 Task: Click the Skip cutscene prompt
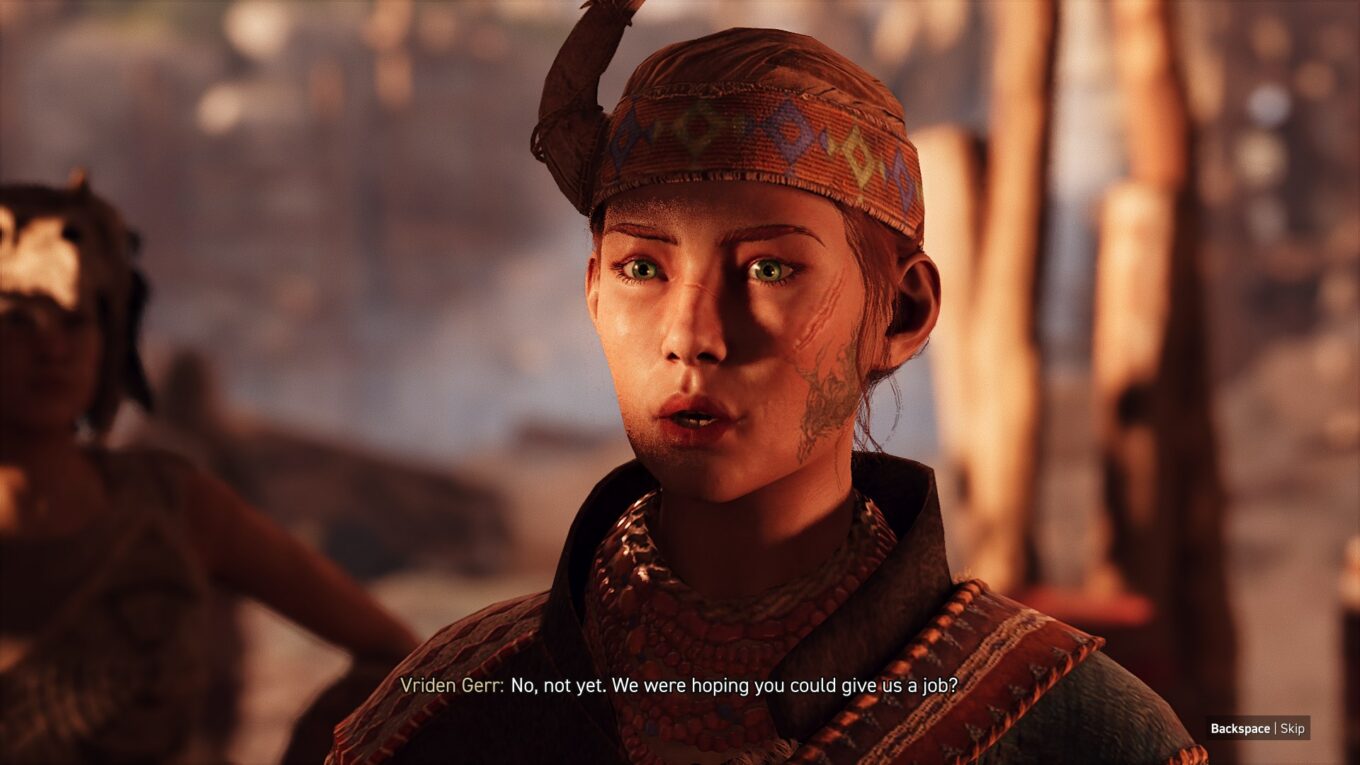click(x=1294, y=728)
